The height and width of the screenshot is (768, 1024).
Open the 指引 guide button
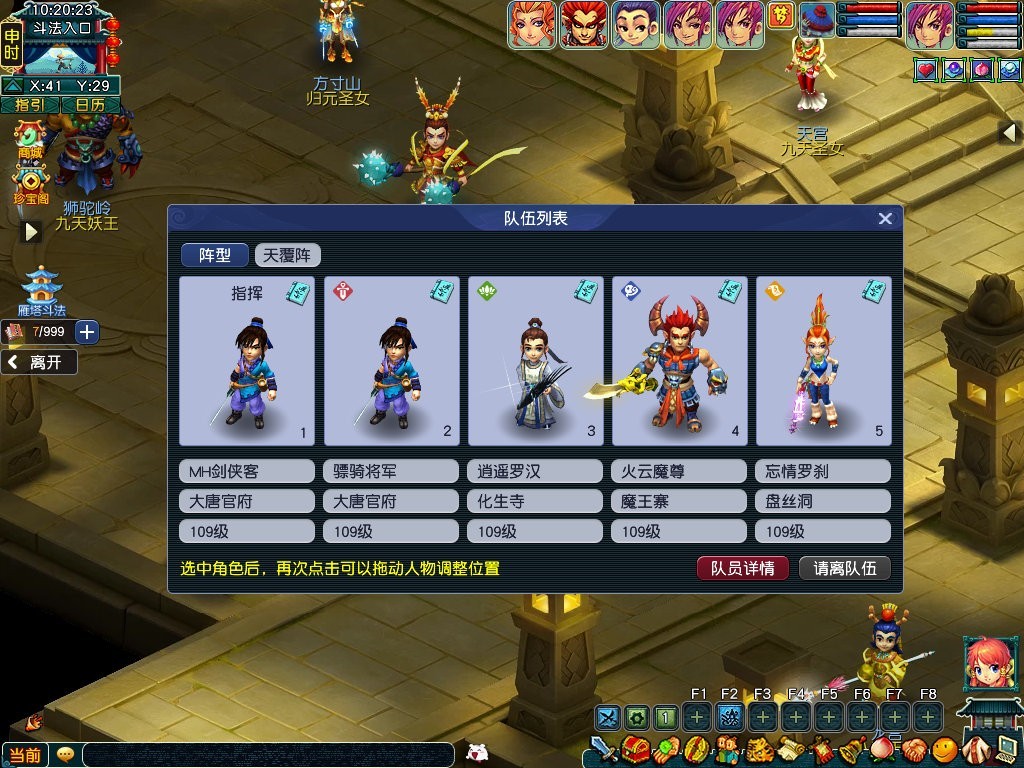[x=30, y=105]
